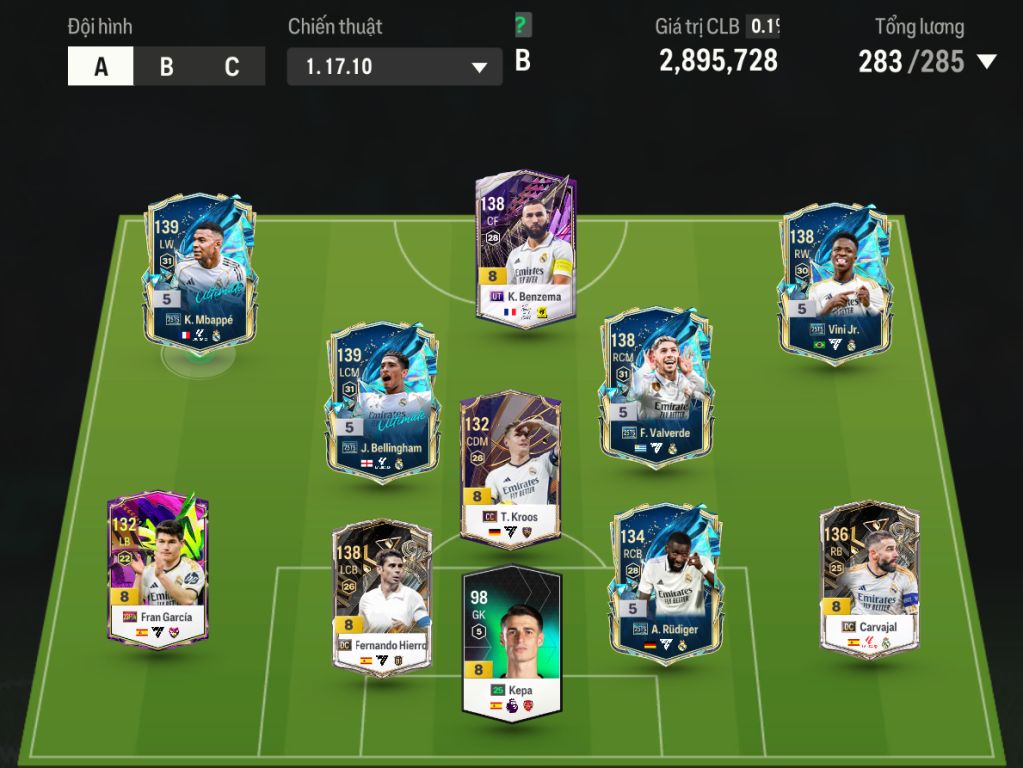Select the K. Benzema player card
This screenshot has width=1023, height=768.
click(x=525, y=248)
